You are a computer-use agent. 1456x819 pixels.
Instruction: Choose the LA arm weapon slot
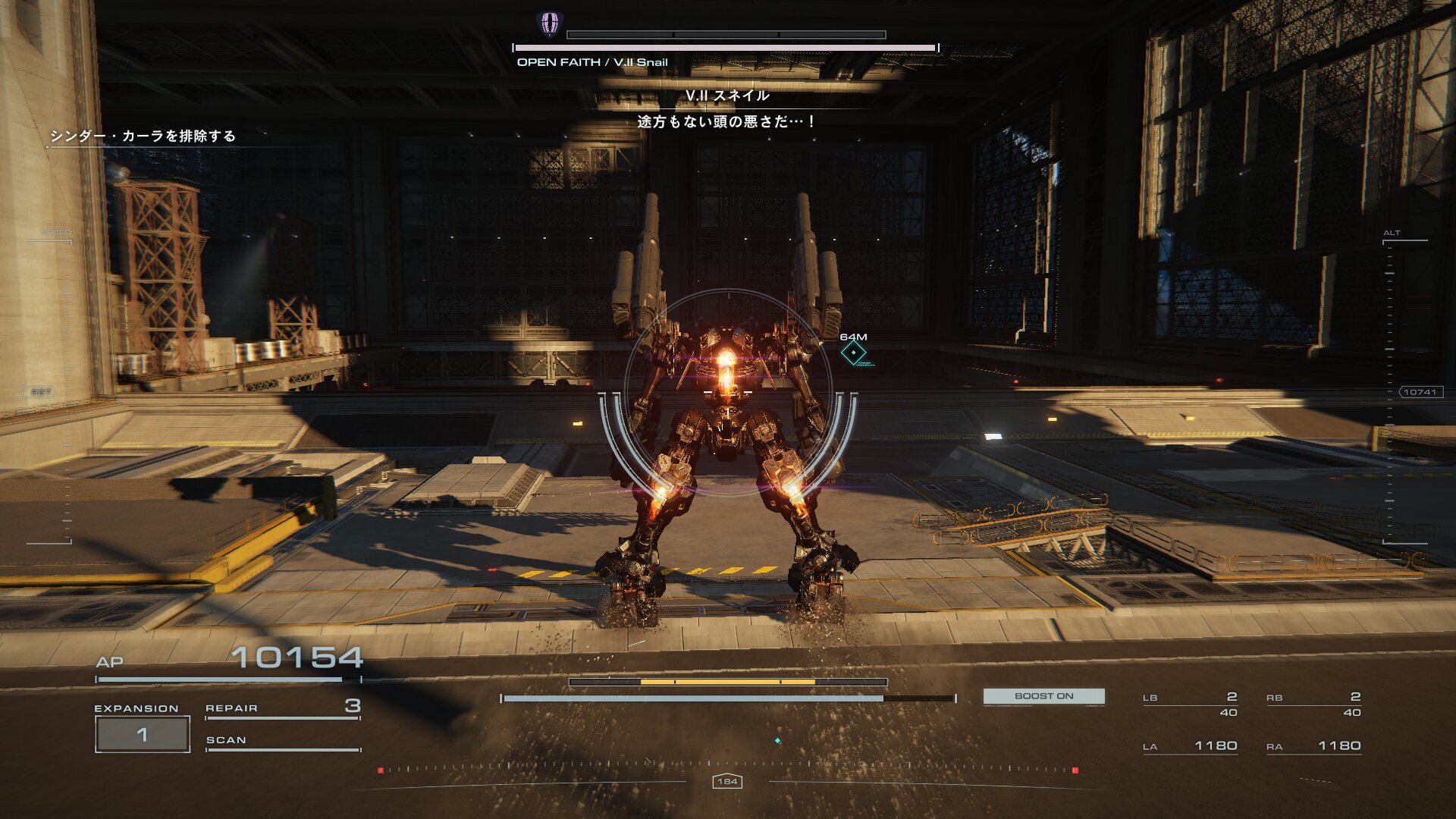[1190, 746]
